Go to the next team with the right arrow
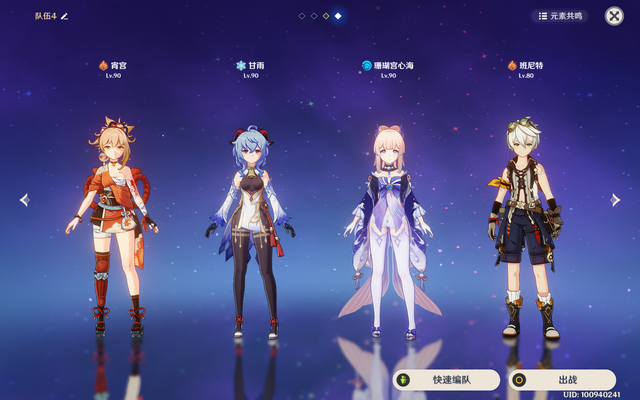Image resolution: width=640 pixels, height=400 pixels. click(616, 200)
